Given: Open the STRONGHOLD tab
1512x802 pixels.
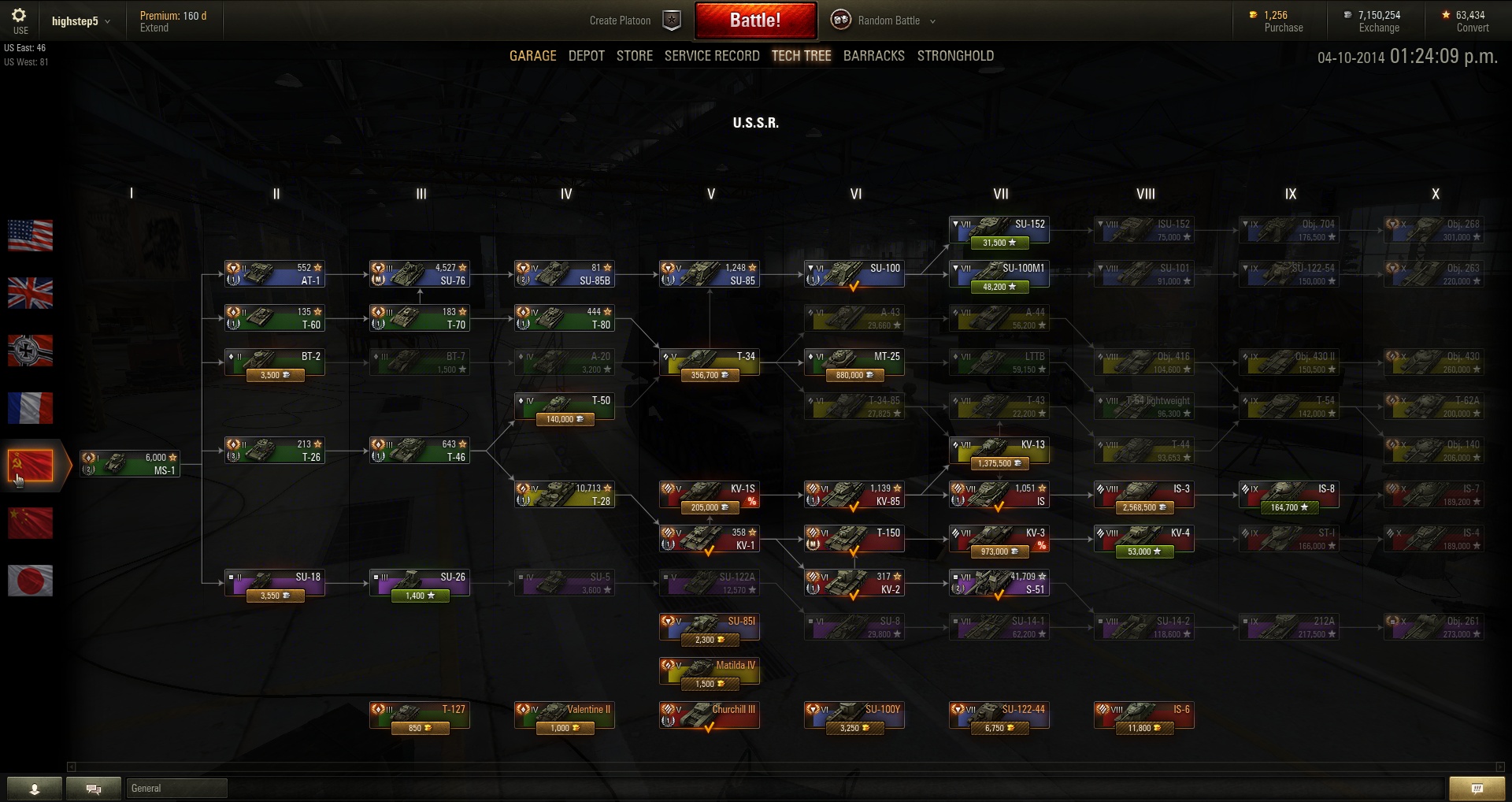Looking at the screenshot, I should point(955,55).
